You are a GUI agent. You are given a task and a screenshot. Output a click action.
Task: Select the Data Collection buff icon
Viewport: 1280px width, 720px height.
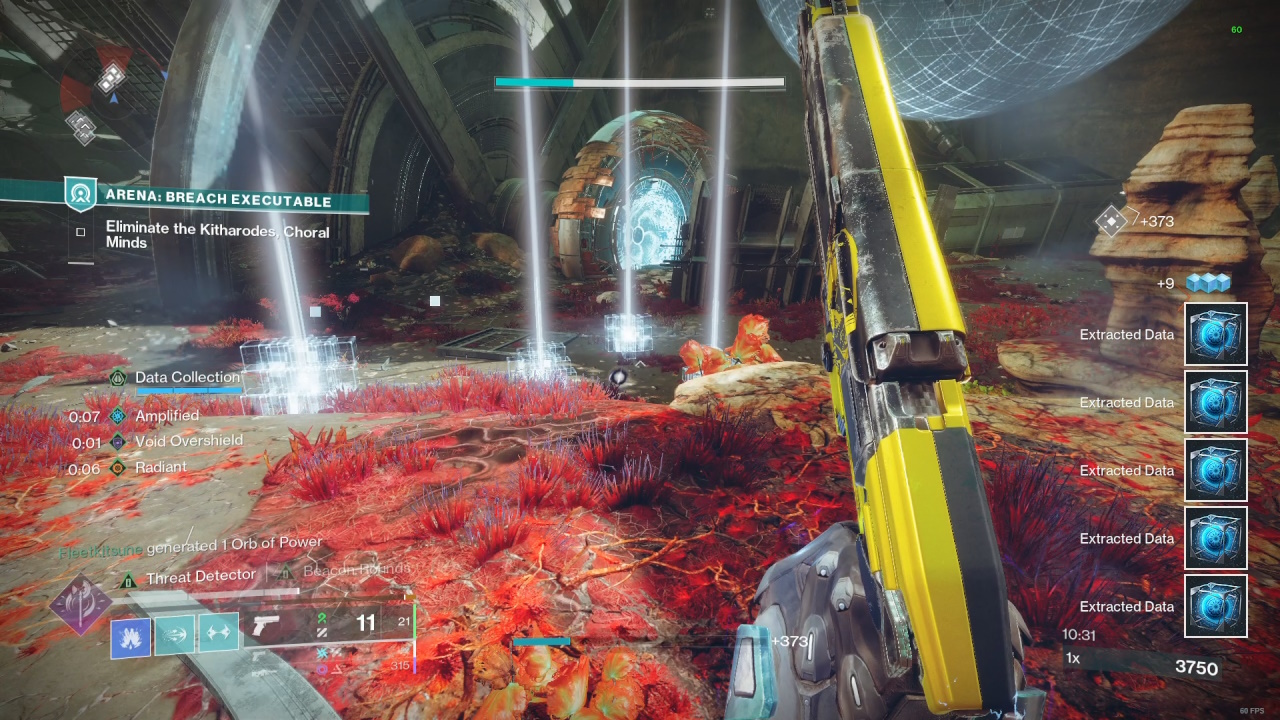tap(118, 377)
